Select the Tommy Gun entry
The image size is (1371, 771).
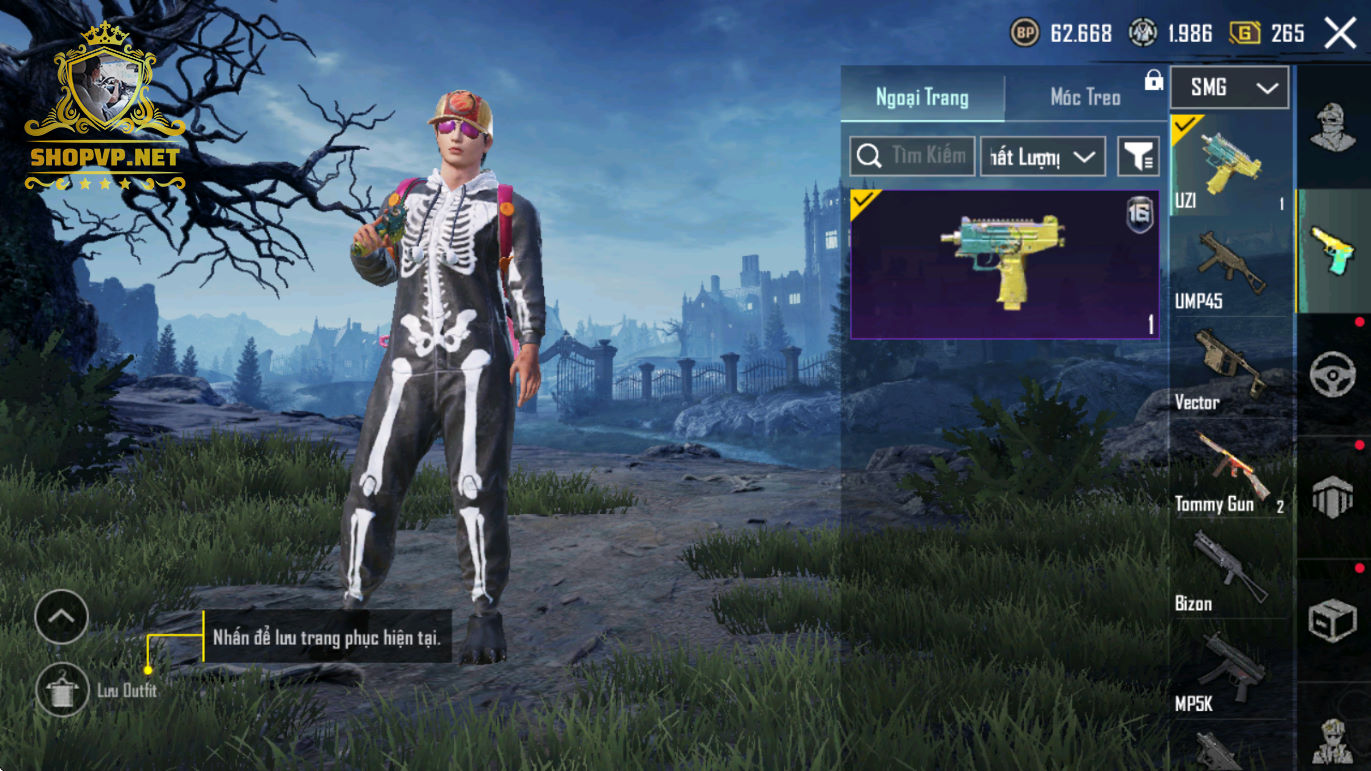tap(1229, 470)
